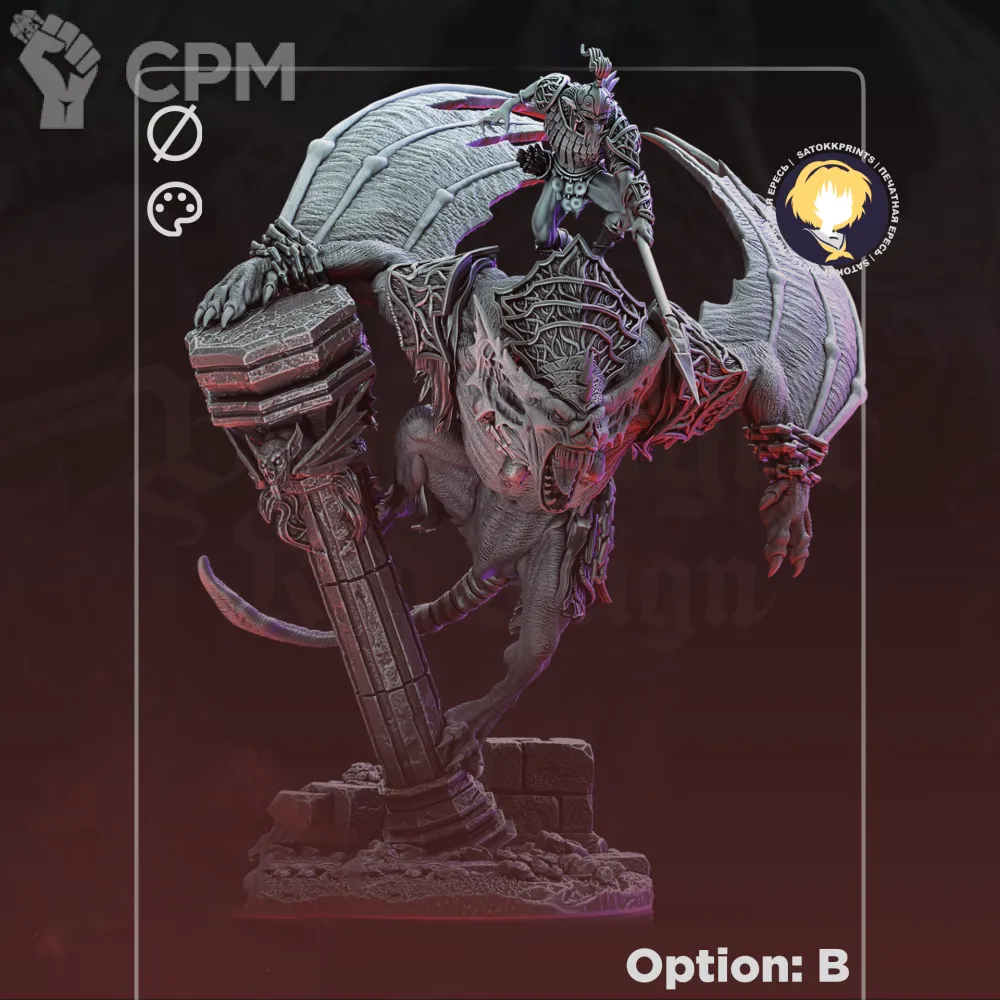Click the paint palette icon
The width and height of the screenshot is (1000, 1000).
point(175,208)
